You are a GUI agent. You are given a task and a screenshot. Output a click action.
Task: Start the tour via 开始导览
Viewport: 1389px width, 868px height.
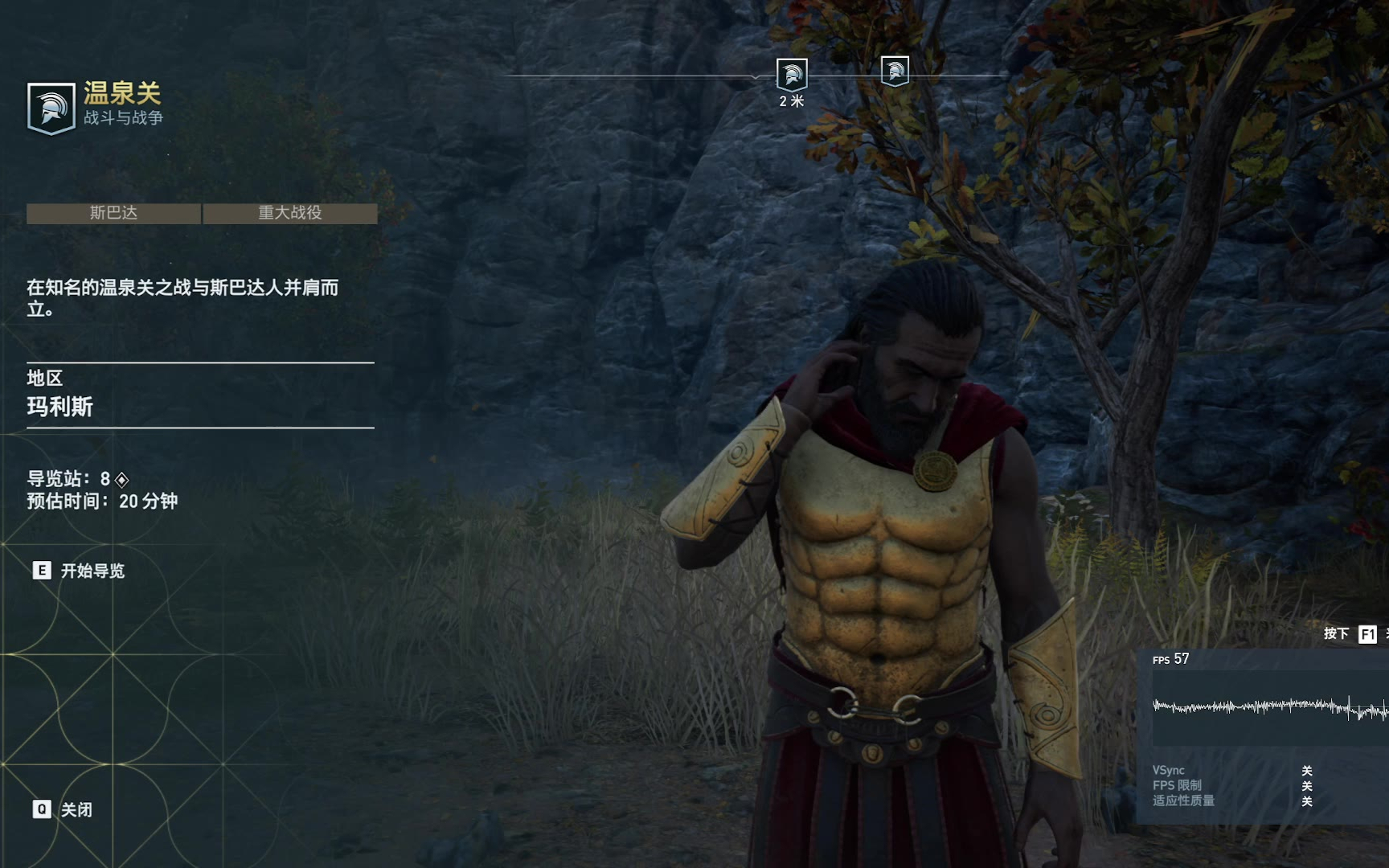[x=79, y=571]
